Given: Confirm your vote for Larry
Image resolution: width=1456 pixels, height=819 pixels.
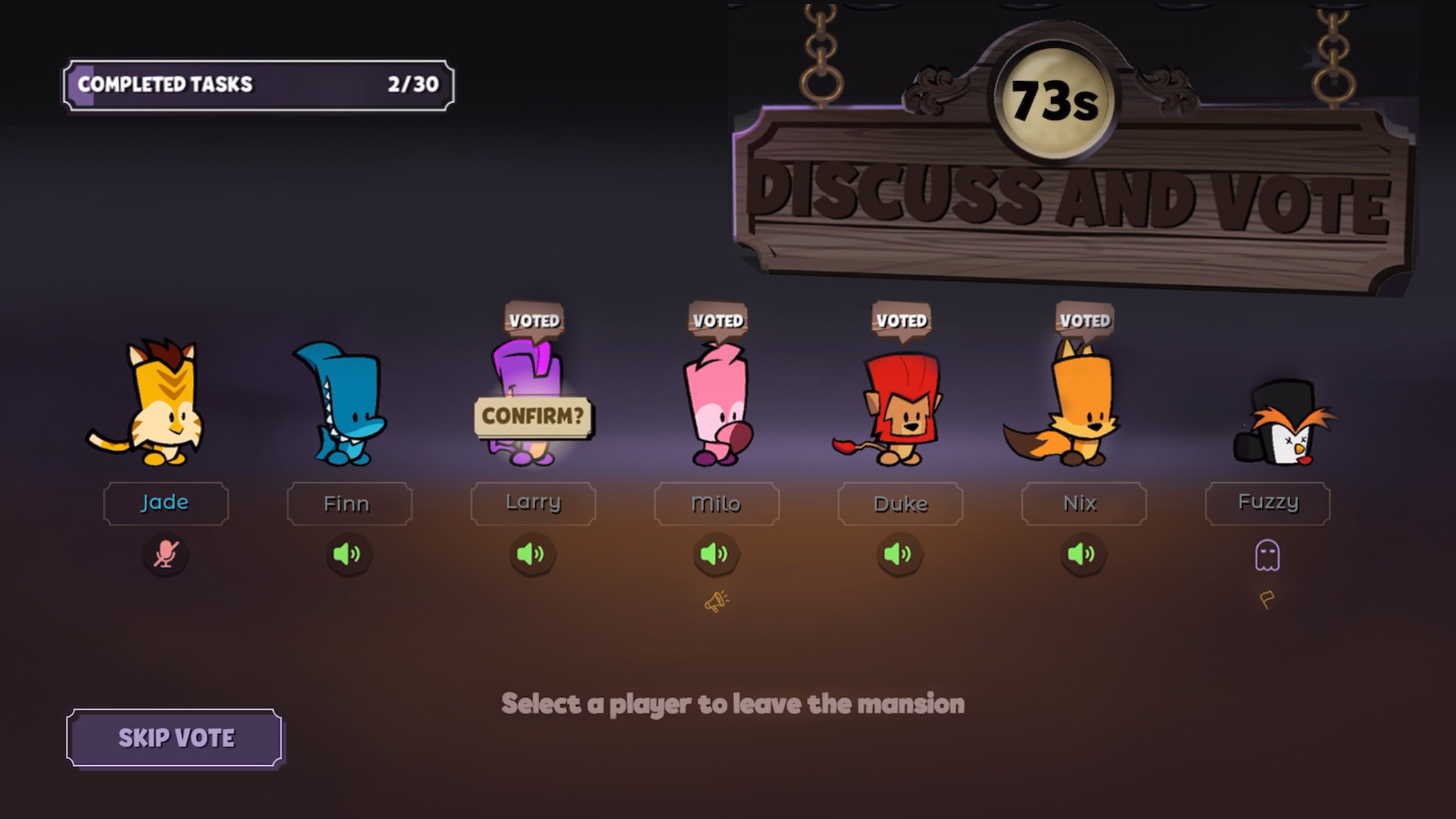Looking at the screenshot, I should click(532, 415).
